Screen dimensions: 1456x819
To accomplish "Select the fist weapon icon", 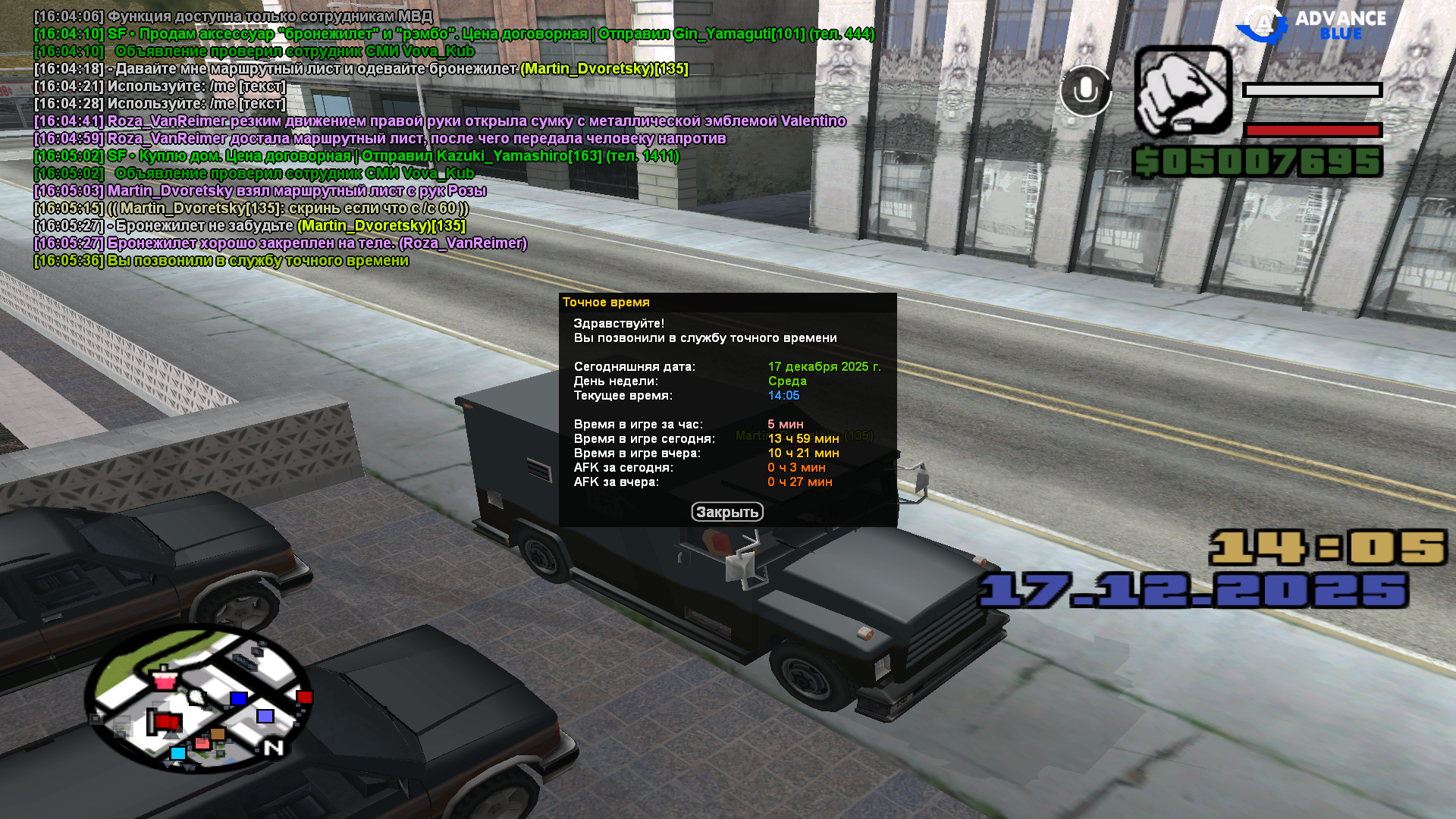I will [x=1182, y=91].
